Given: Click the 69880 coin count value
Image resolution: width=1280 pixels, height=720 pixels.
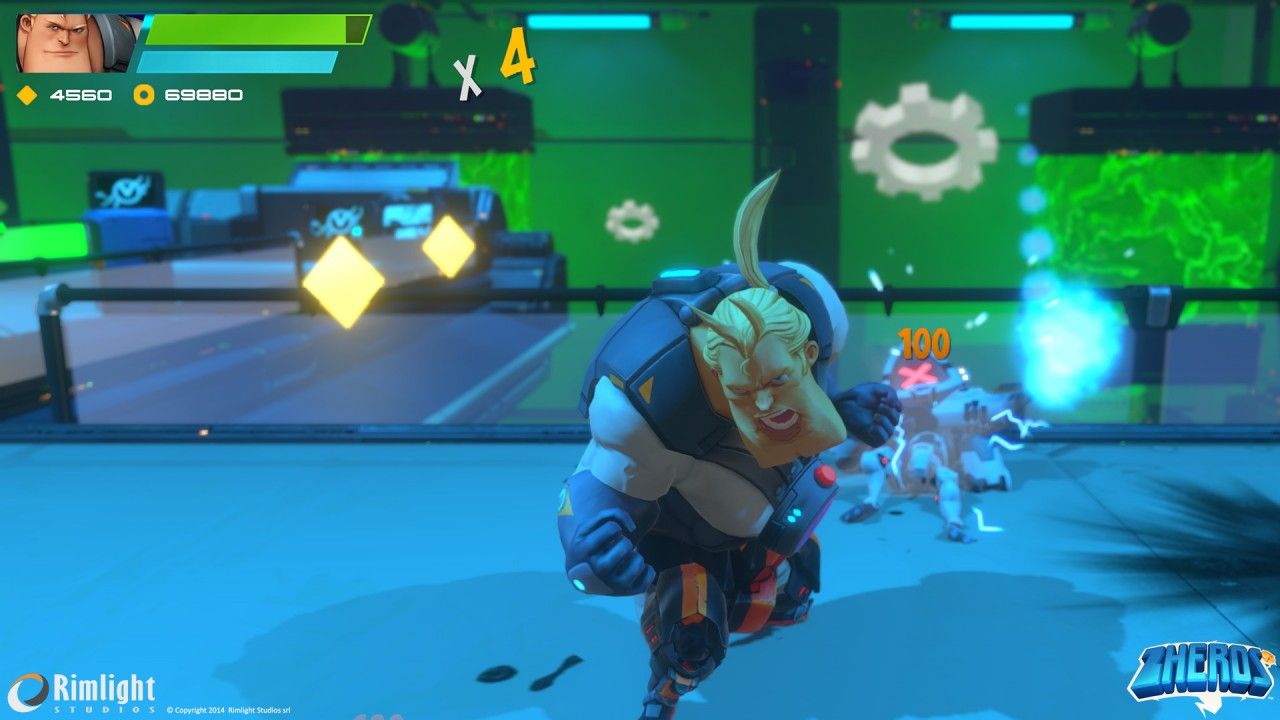Looking at the screenshot, I should pyautogui.click(x=203, y=94).
